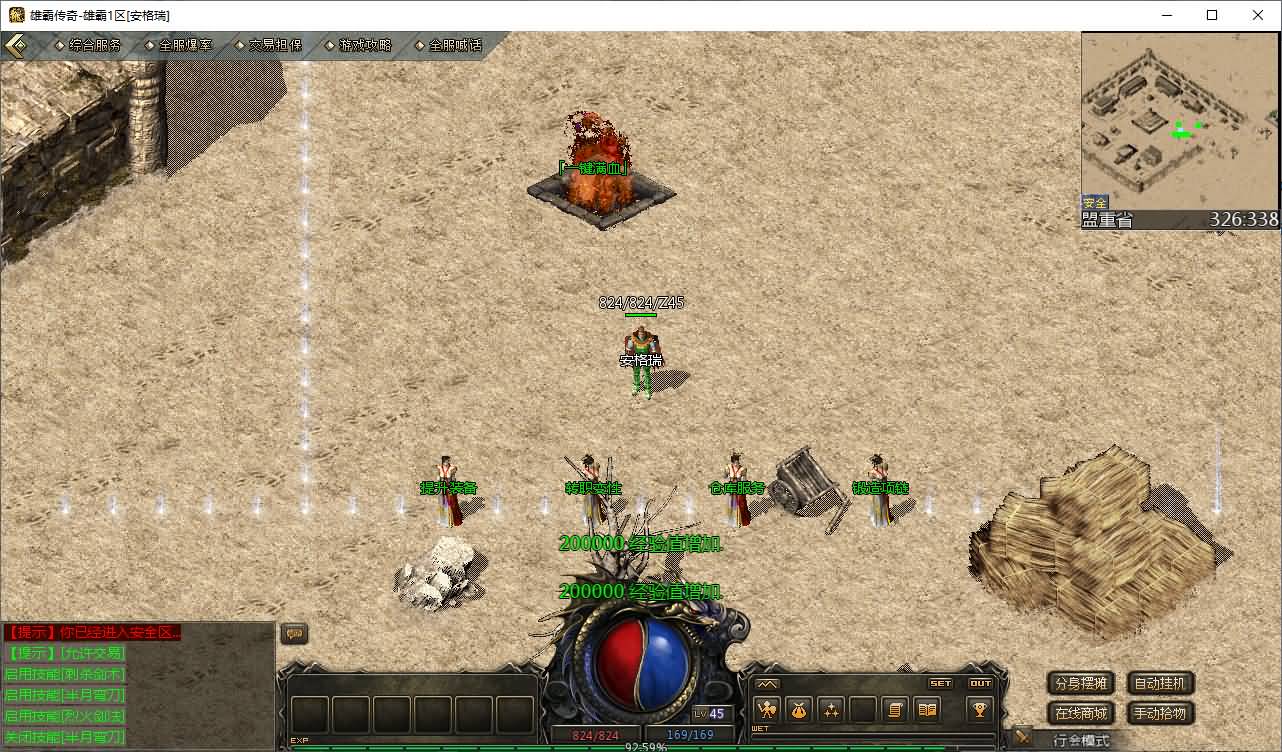This screenshot has width=1282, height=752.
Task: Click the SET button
Action: [x=941, y=684]
